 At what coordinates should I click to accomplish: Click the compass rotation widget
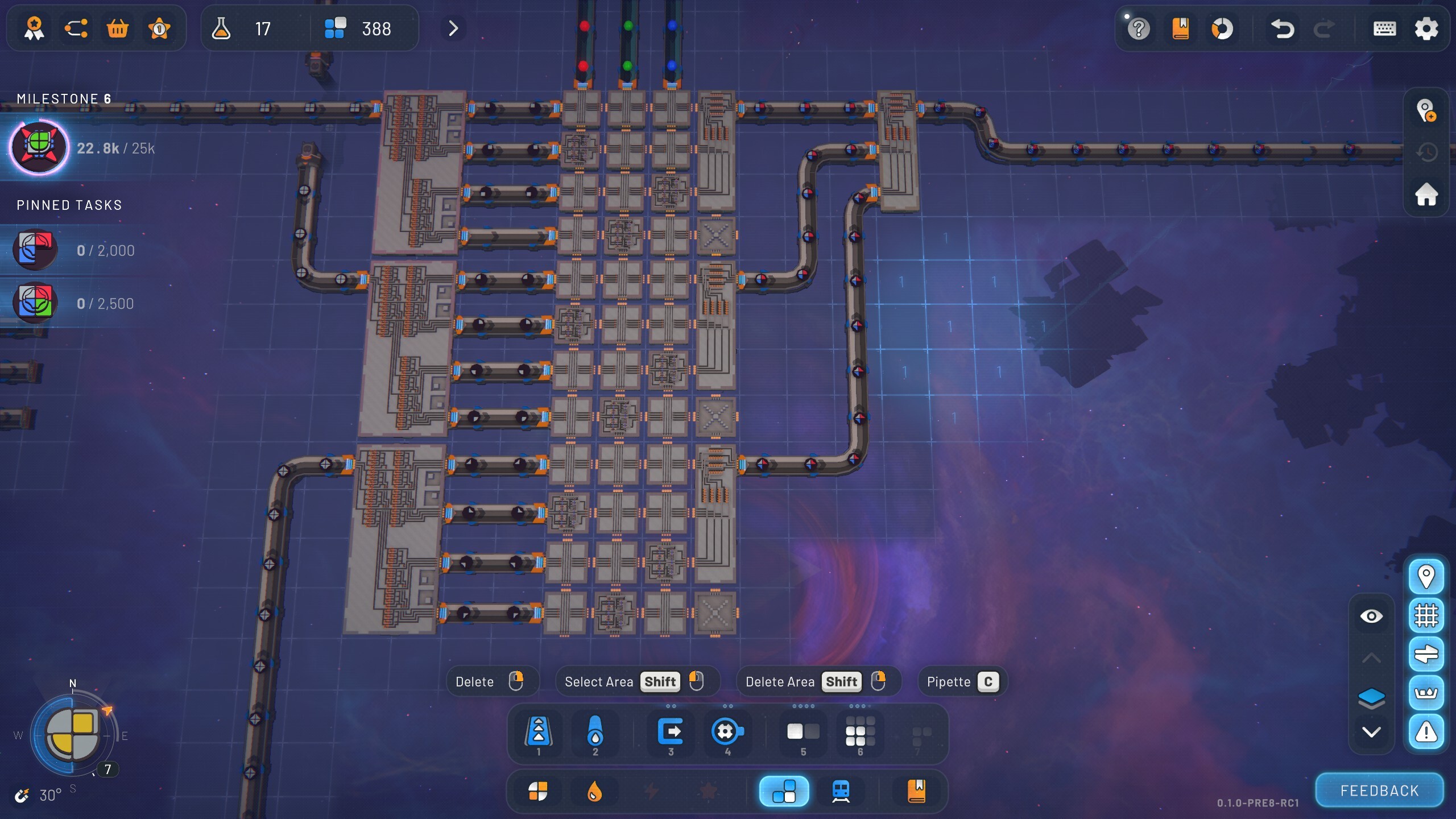tap(73, 734)
